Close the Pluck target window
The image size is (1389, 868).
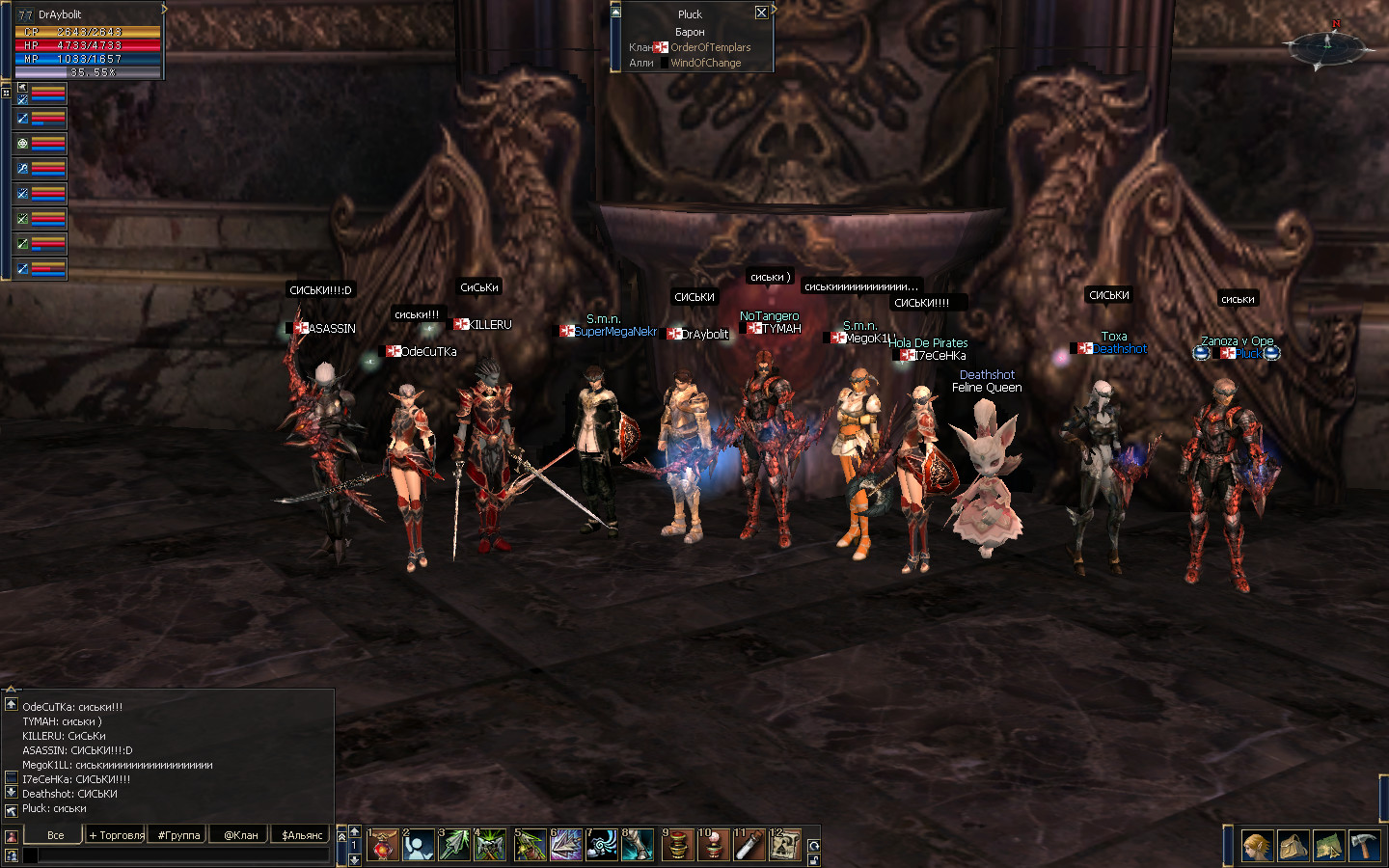[761, 13]
